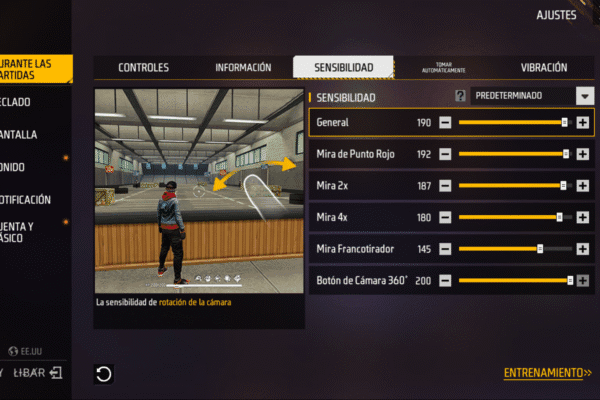Screen dimensions: 600x400
Task: Decrease Mira 4x sensitivity value
Action: tap(445, 217)
